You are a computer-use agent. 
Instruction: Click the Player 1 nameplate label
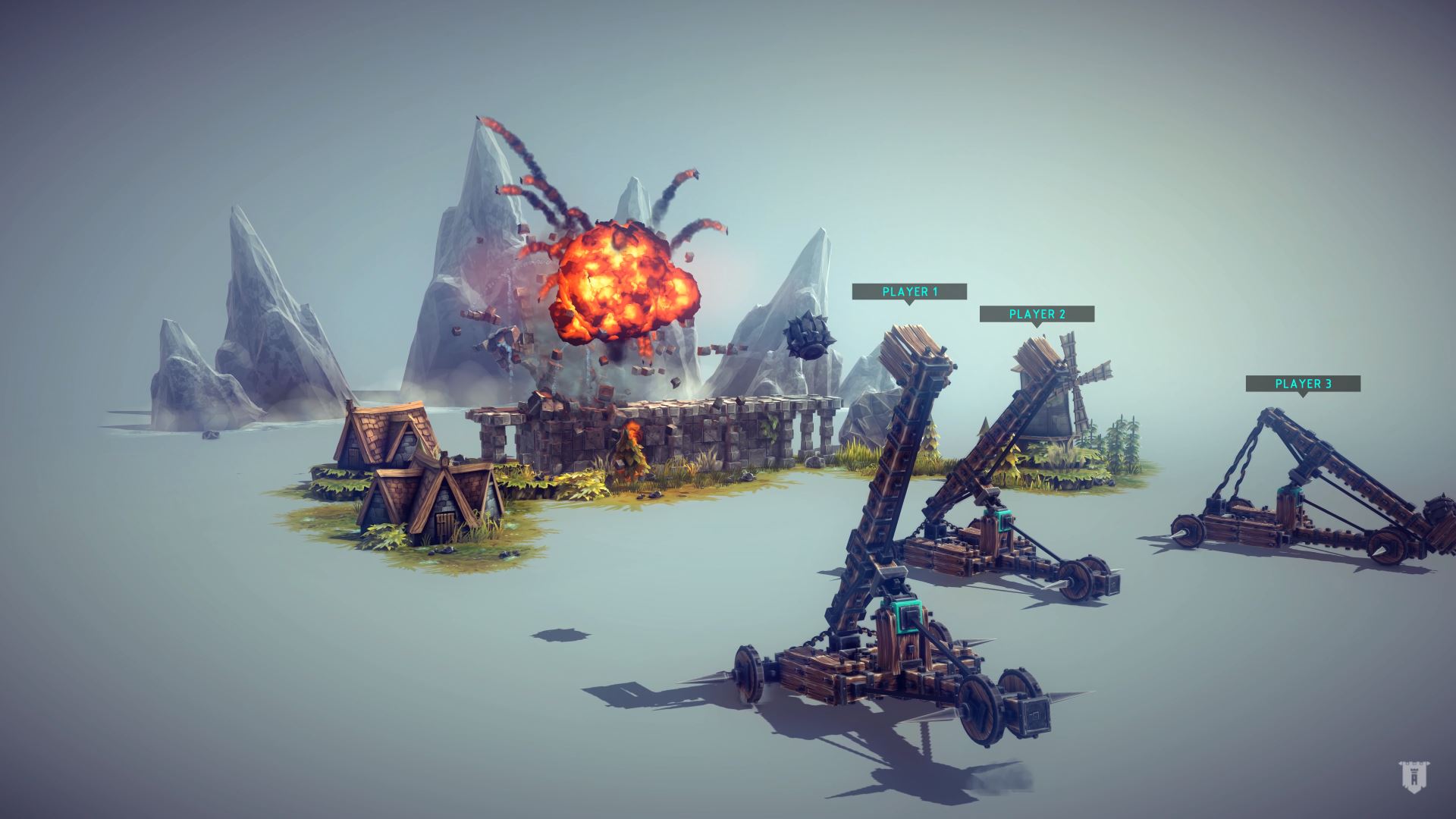coord(910,290)
